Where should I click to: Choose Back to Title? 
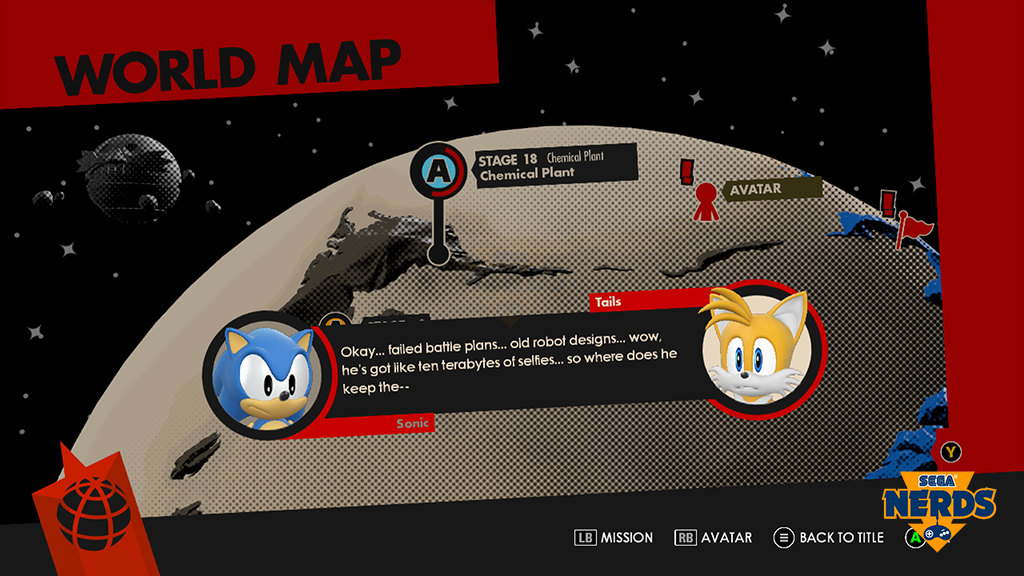point(830,538)
